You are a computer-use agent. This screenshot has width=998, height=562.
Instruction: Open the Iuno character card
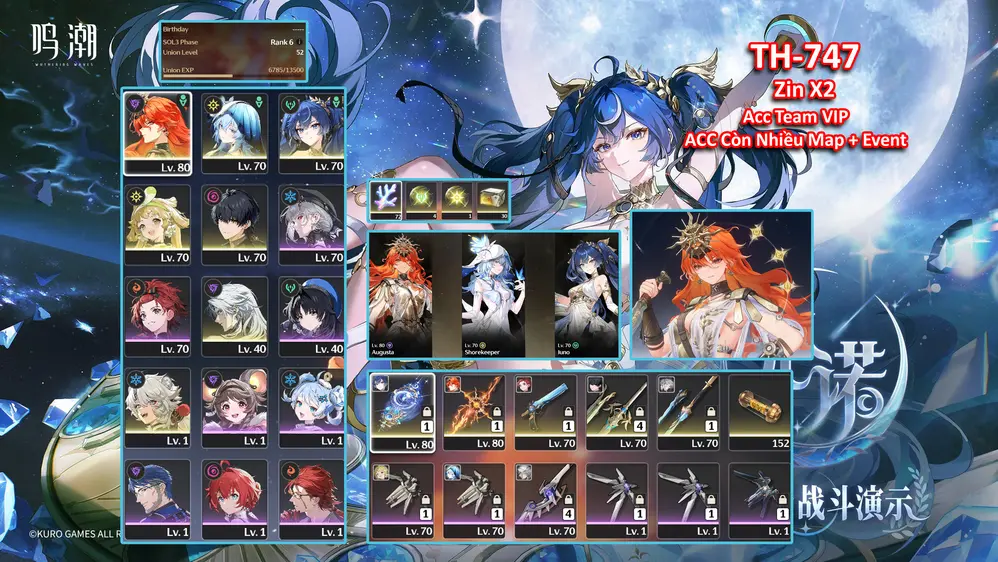tap(586, 294)
